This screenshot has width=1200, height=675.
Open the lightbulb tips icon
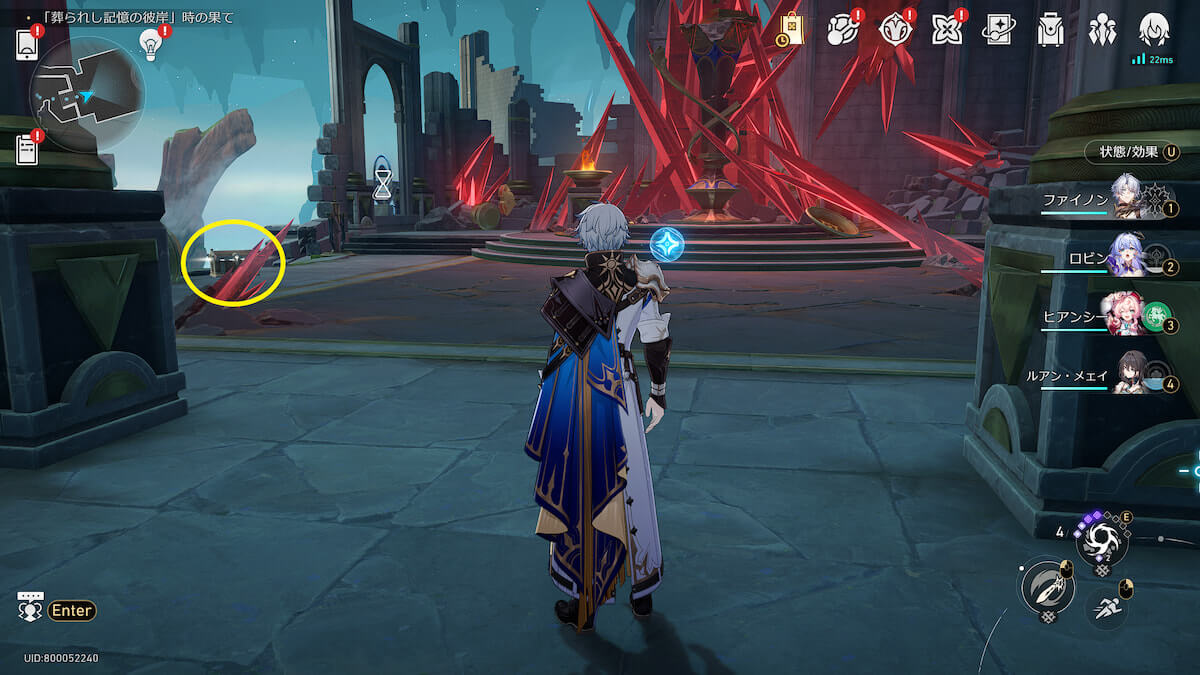click(151, 43)
